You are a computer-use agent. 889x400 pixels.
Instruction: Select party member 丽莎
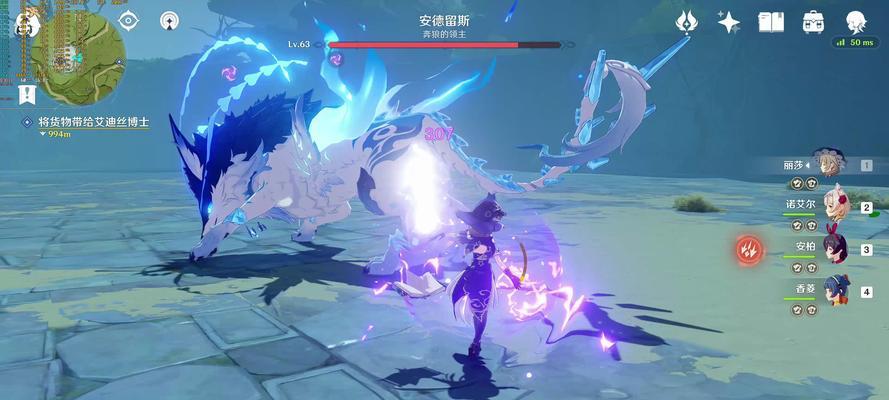pos(828,163)
